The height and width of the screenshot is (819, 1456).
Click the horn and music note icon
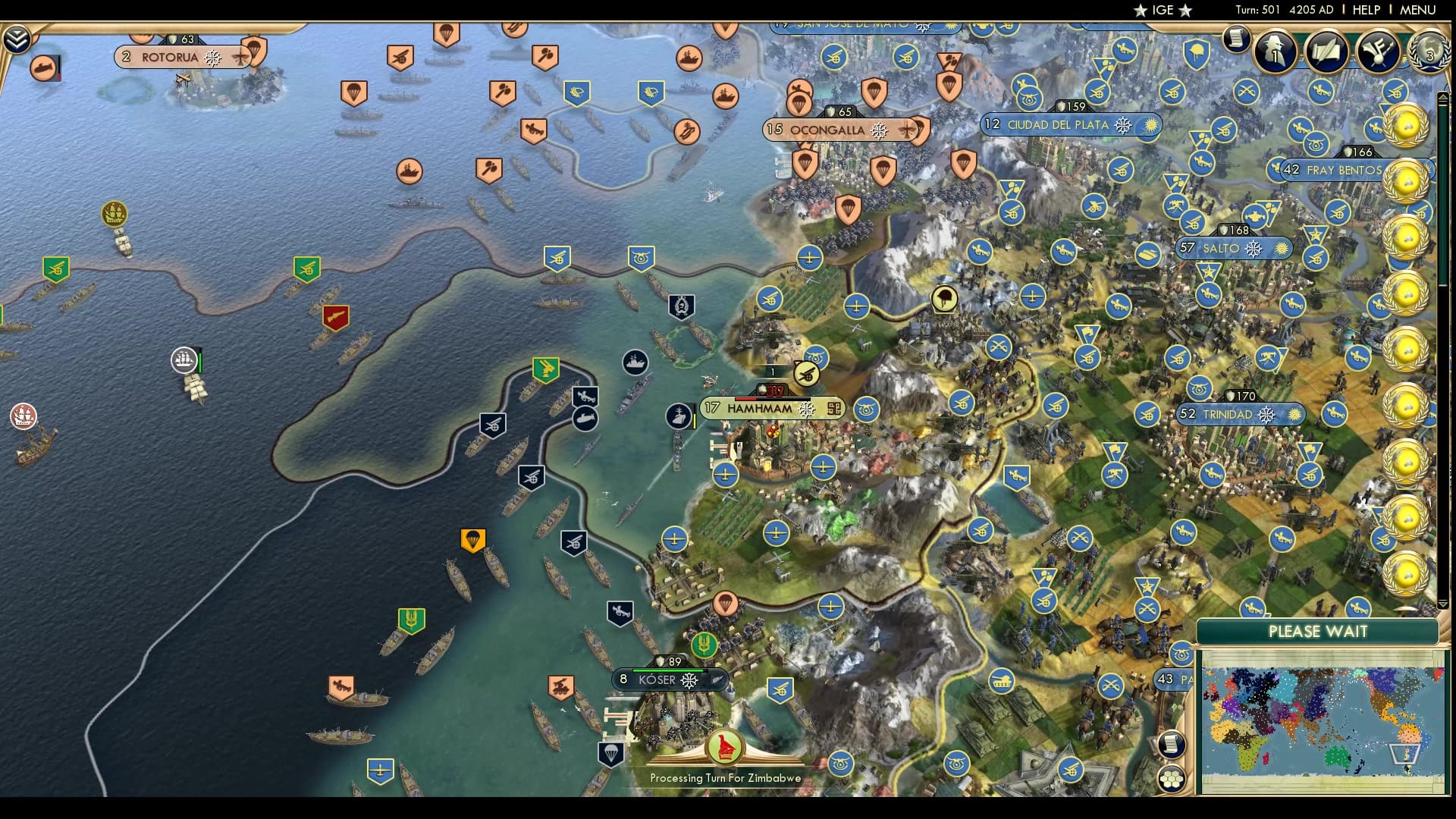[1378, 51]
